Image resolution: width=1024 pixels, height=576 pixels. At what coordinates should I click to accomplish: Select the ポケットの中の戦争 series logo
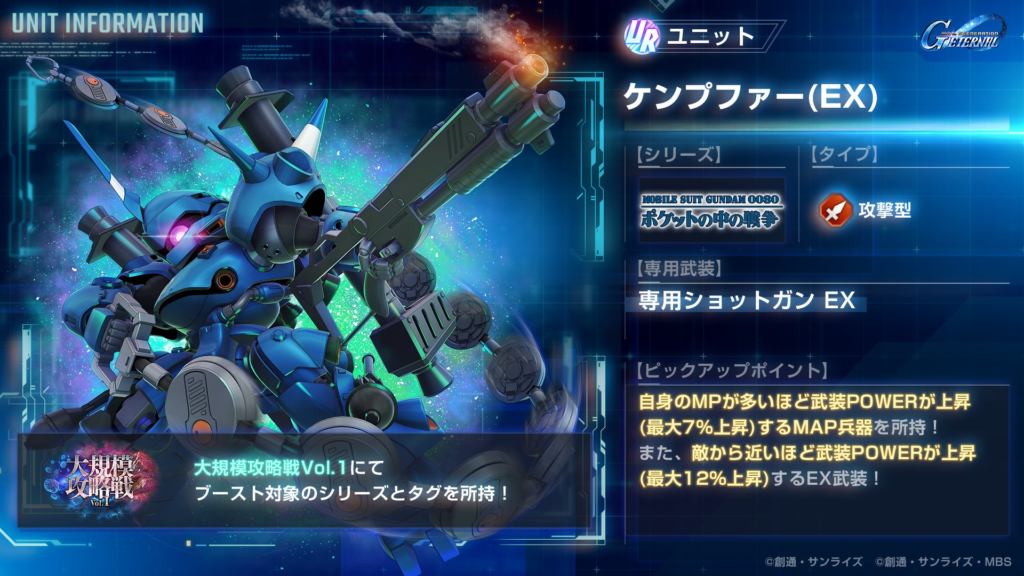[x=711, y=211]
